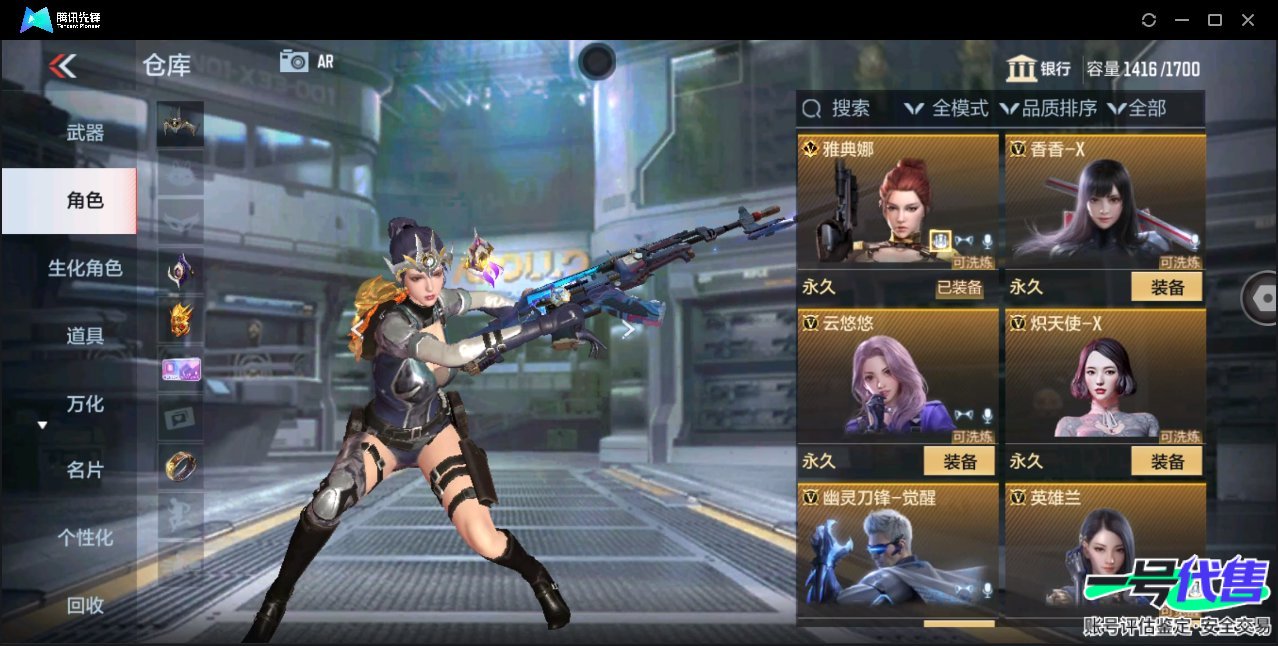This screenshot has height=646, width=1278.
Task: Equip the 云悠悠 character
Action: pyautogui.click(x=958, y=461)
